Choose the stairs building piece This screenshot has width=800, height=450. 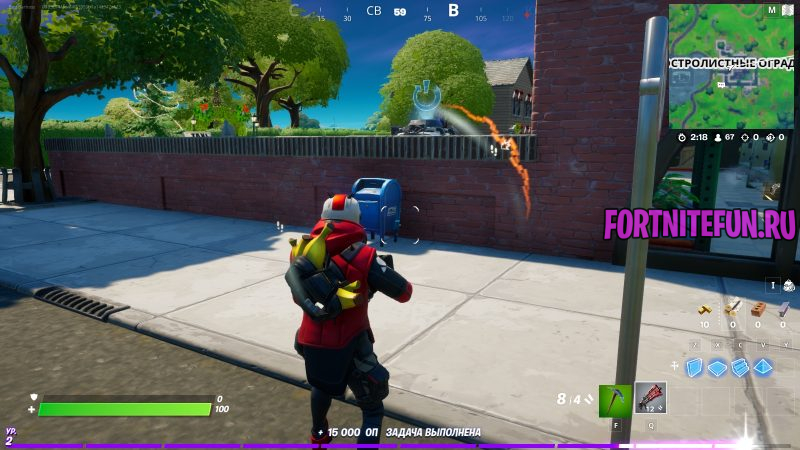[x=740, y=367]
